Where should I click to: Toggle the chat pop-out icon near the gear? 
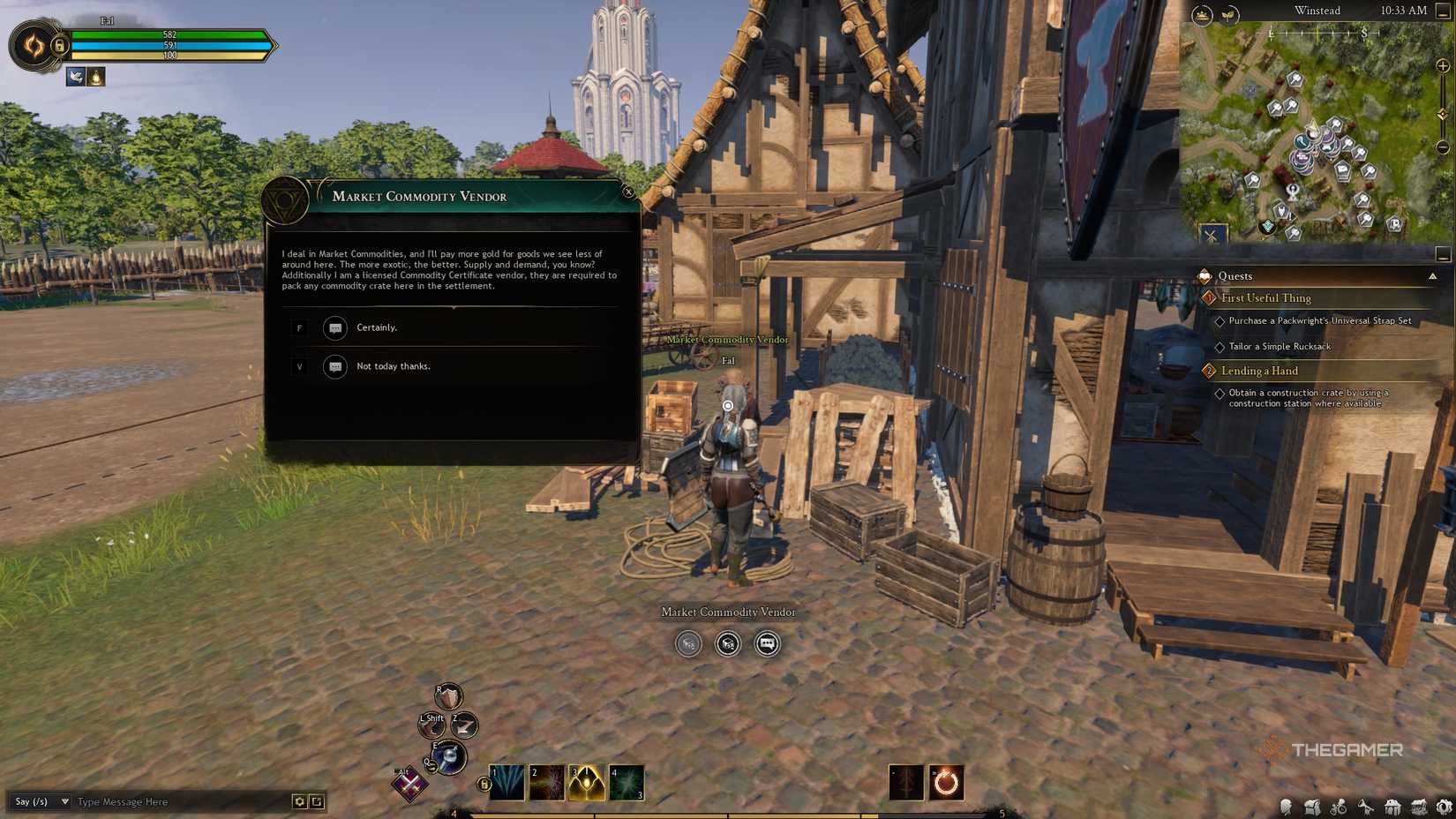(315, 802)
